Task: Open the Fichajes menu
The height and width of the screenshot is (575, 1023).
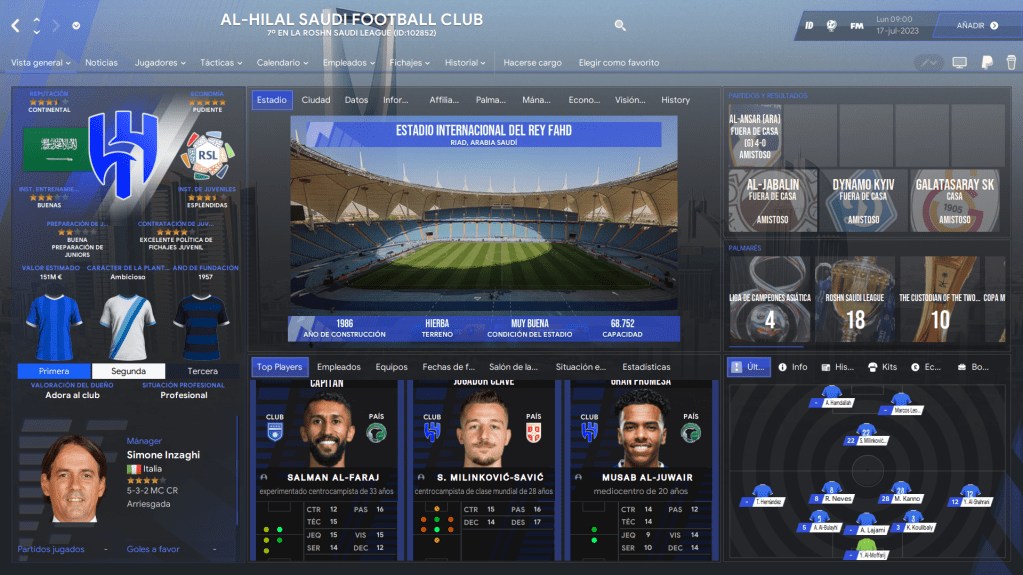Action: [x=409, y=63]
